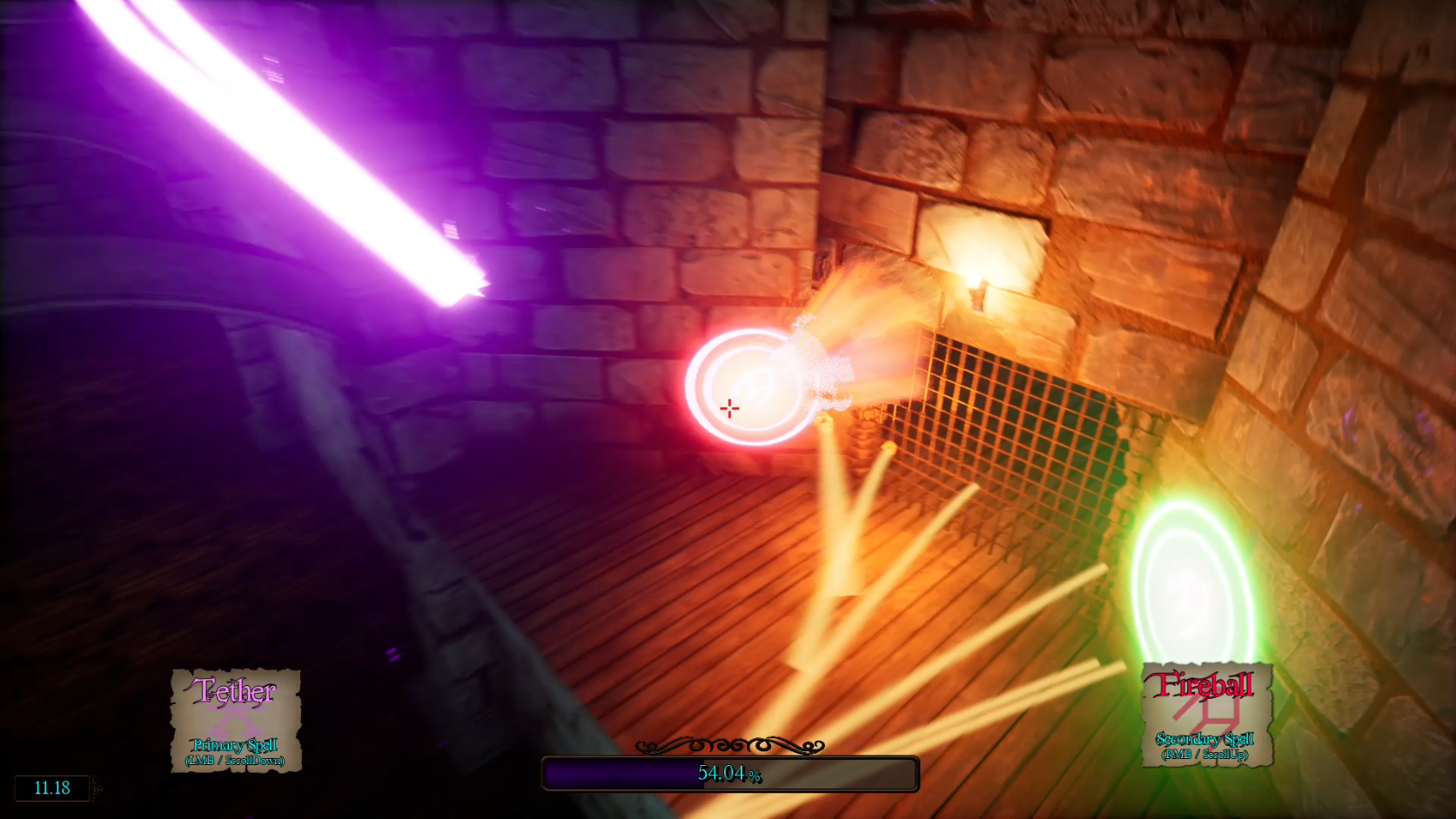
Task: Click the LMB / ScrollDown binding text
Action: [x=236, y=759]
